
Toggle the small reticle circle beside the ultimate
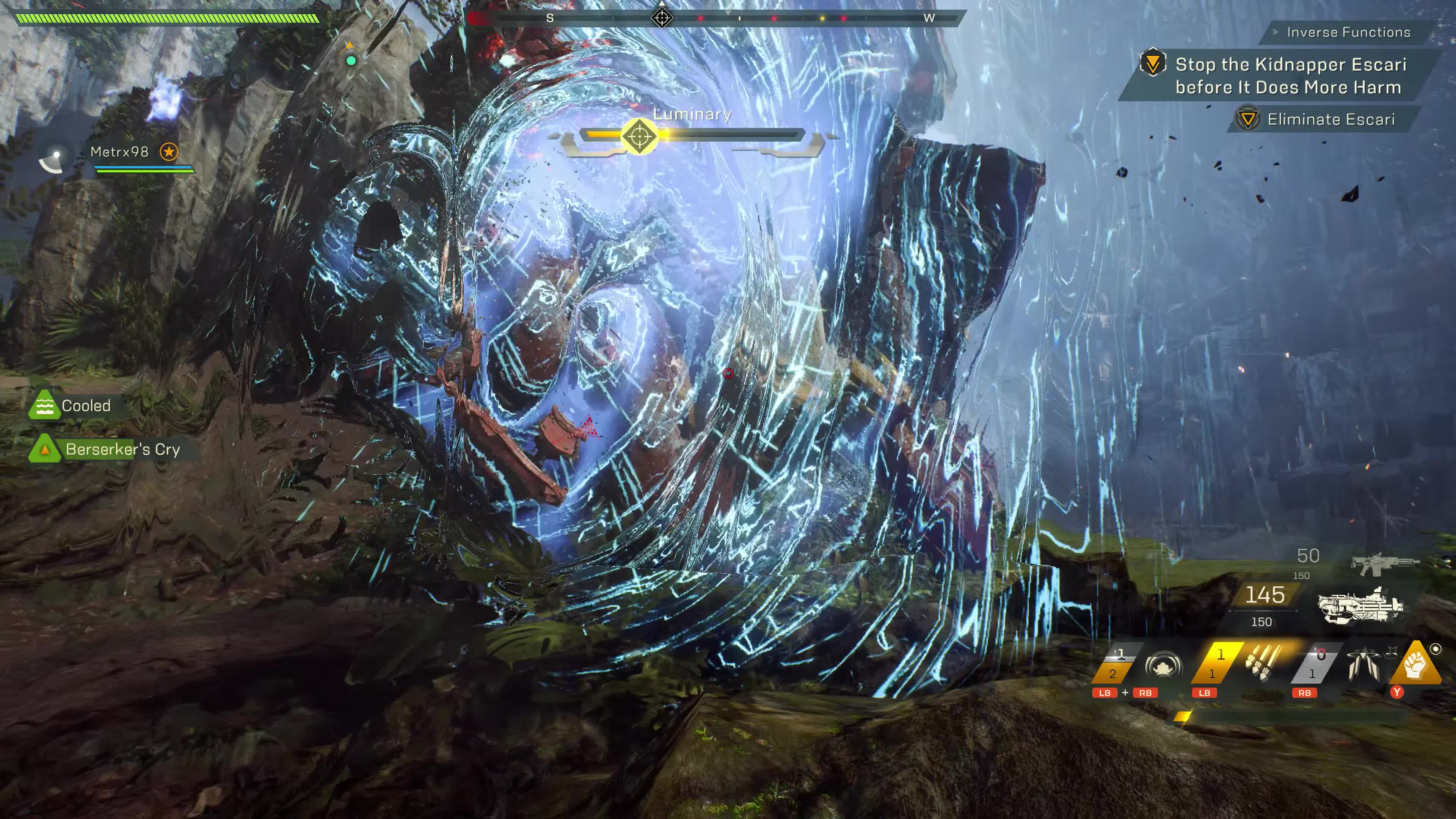click(1436, 649)
